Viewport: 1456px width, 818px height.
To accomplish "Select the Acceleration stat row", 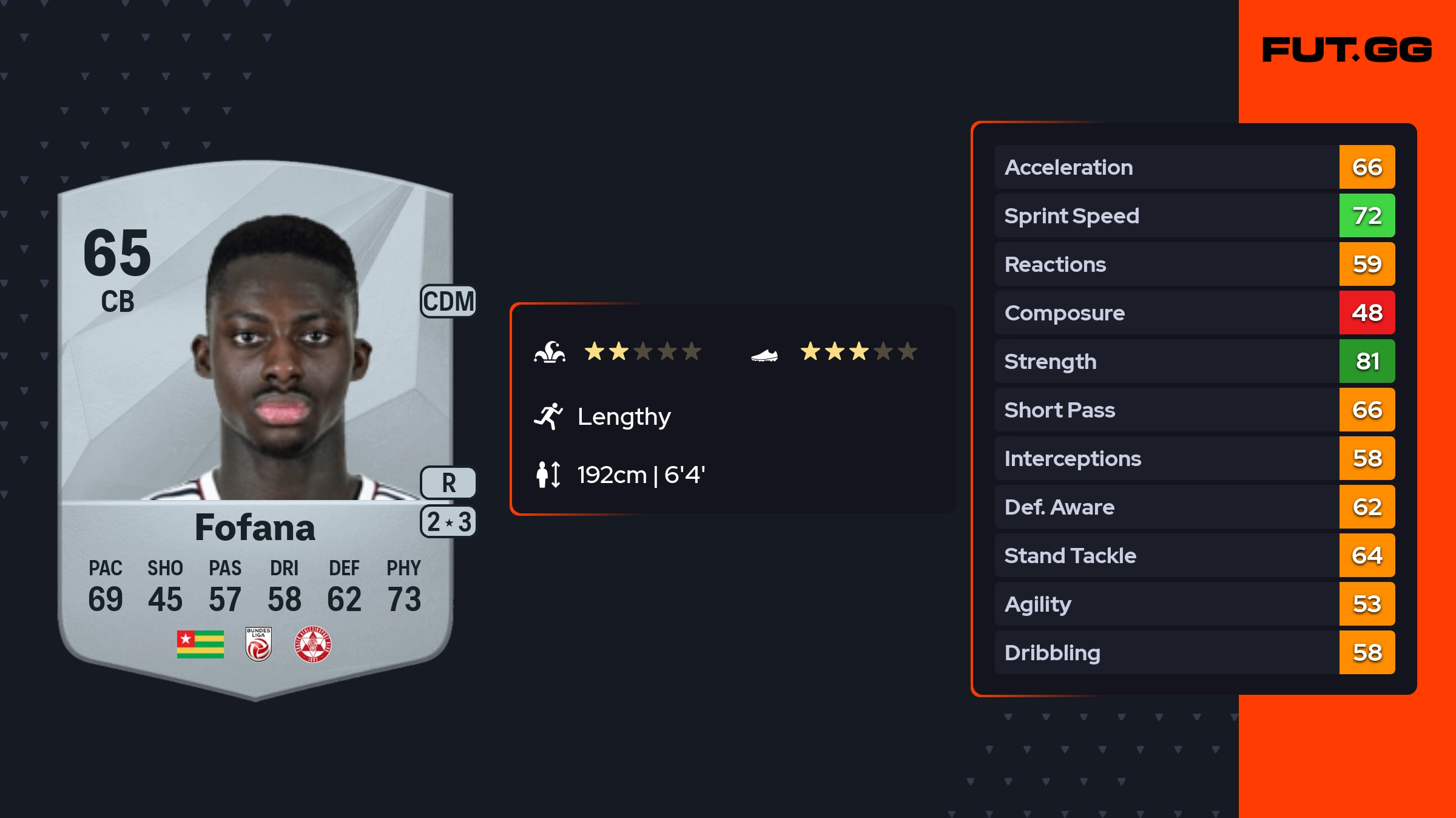I will (1194, 167).
